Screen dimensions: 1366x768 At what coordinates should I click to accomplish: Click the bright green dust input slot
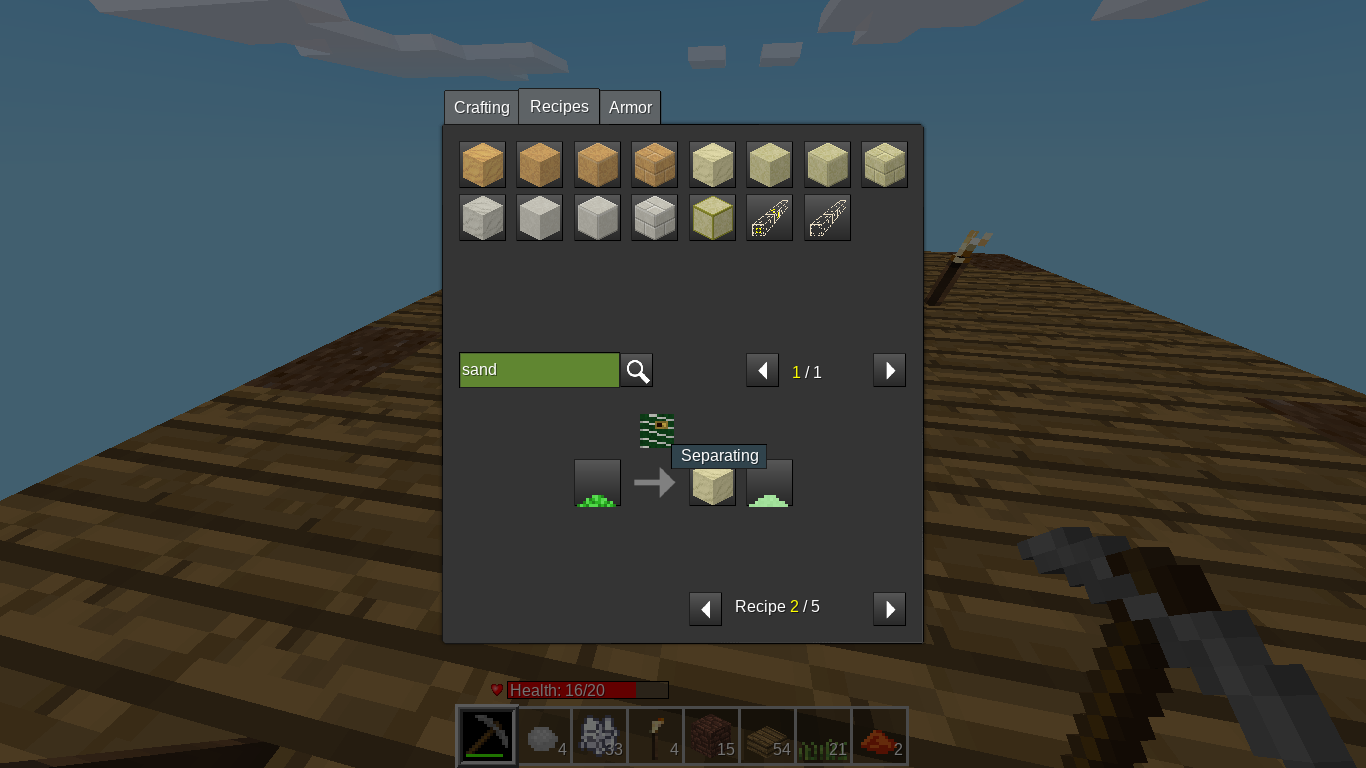(x=597, y=483)
